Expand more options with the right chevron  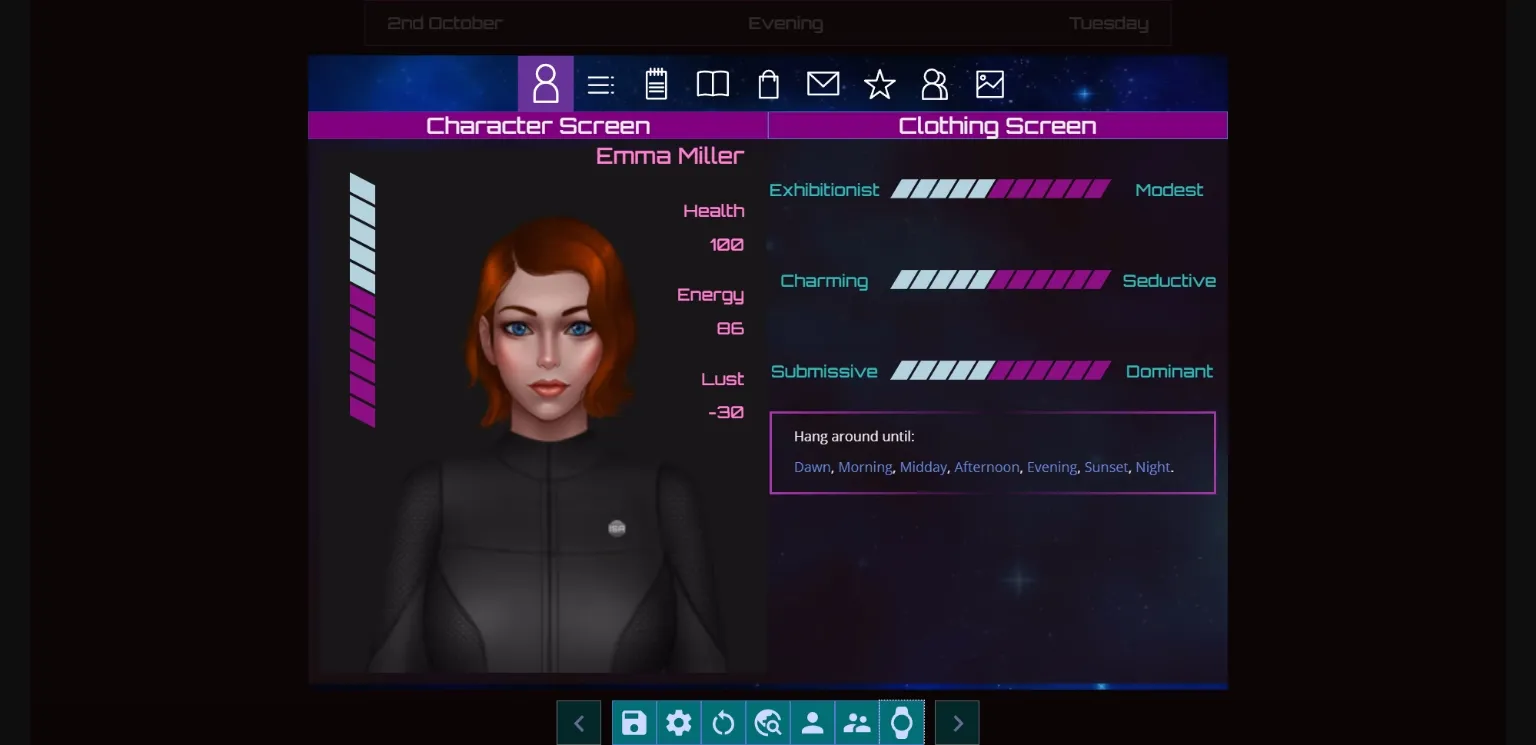(x=956, y=722)
